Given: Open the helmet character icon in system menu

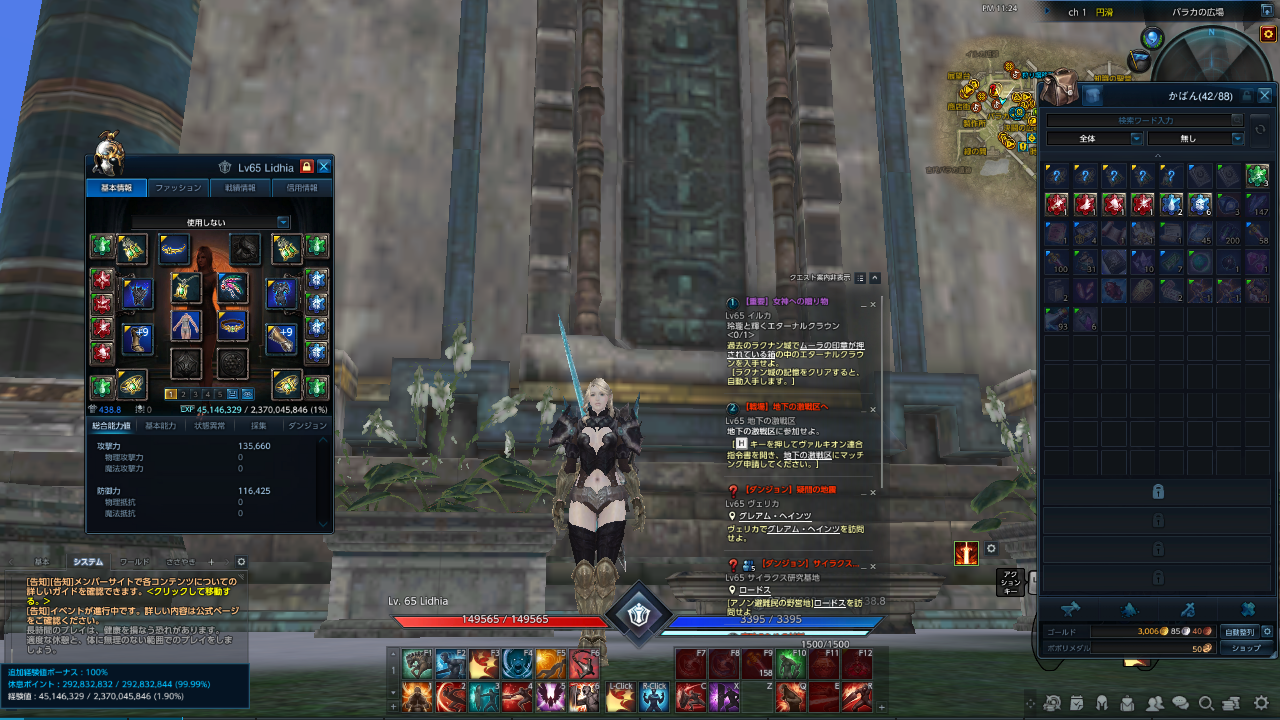Looking at the screenshot, I should pos(1101,704).
